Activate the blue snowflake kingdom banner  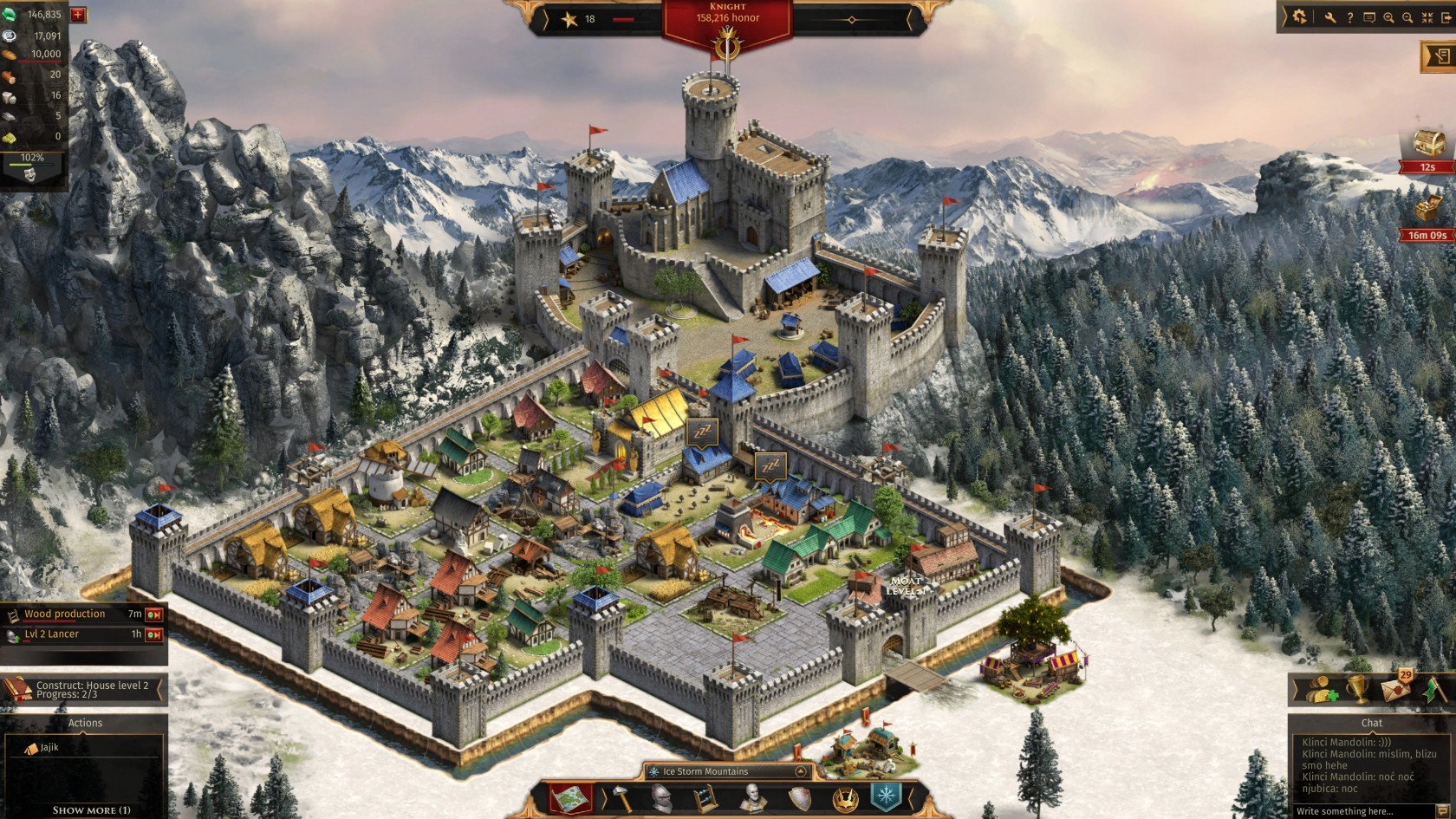click(886, 797)
